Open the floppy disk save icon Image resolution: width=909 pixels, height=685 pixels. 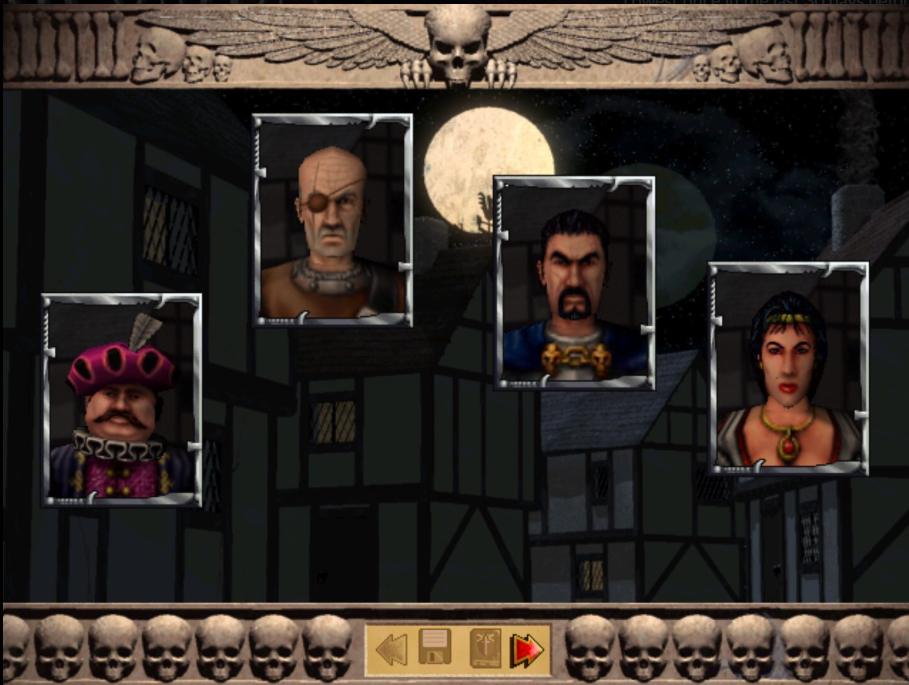coord(436,650)
